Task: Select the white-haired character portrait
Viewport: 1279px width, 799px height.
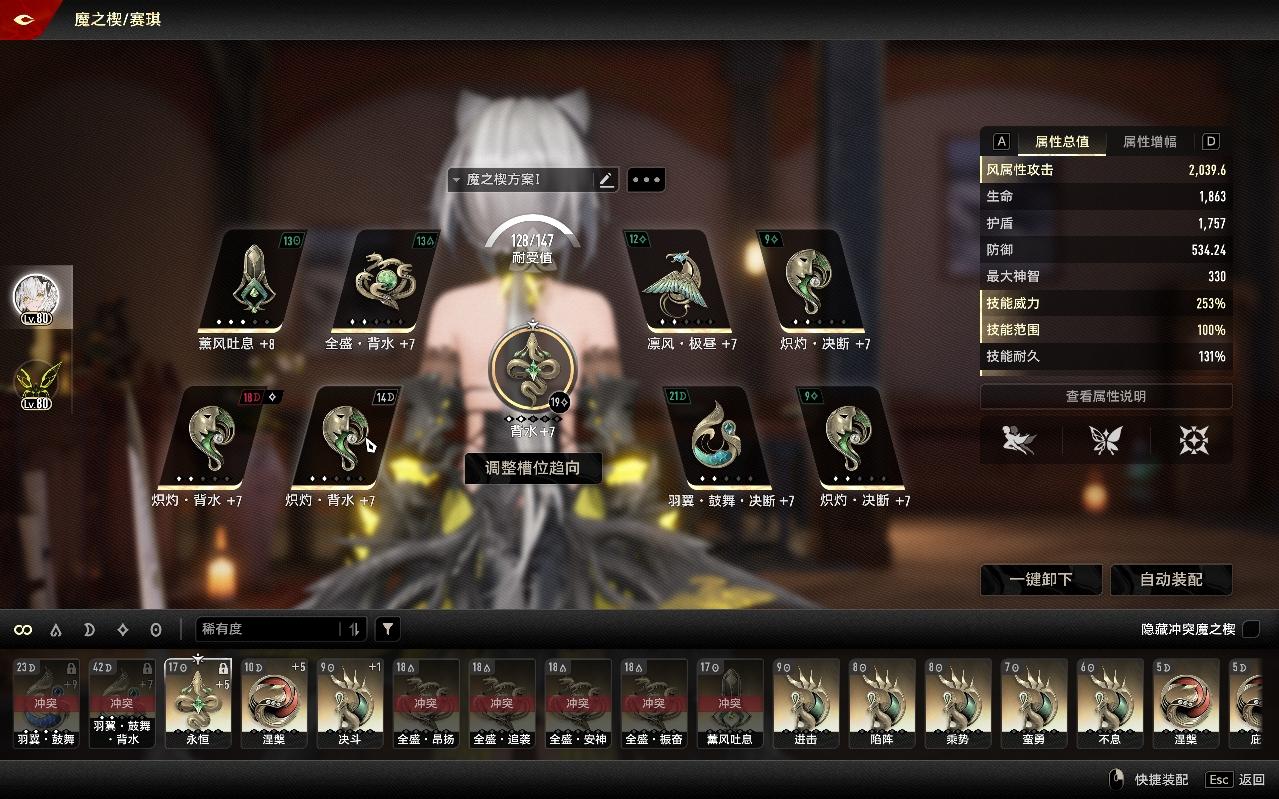Action: tap(36, 295)
